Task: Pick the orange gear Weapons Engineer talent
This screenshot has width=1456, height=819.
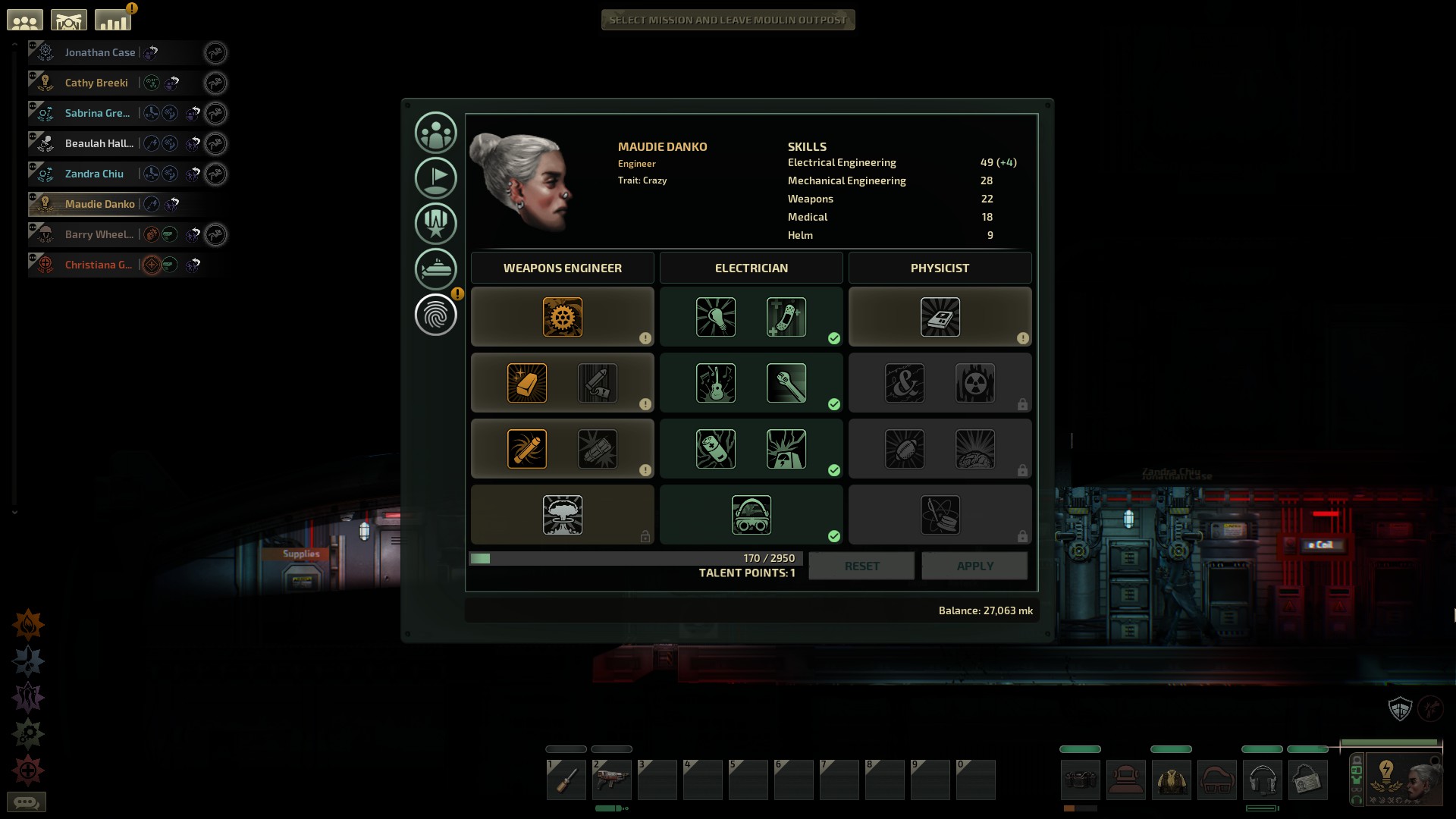Action: pyautogui.click(x=563, y=317)
